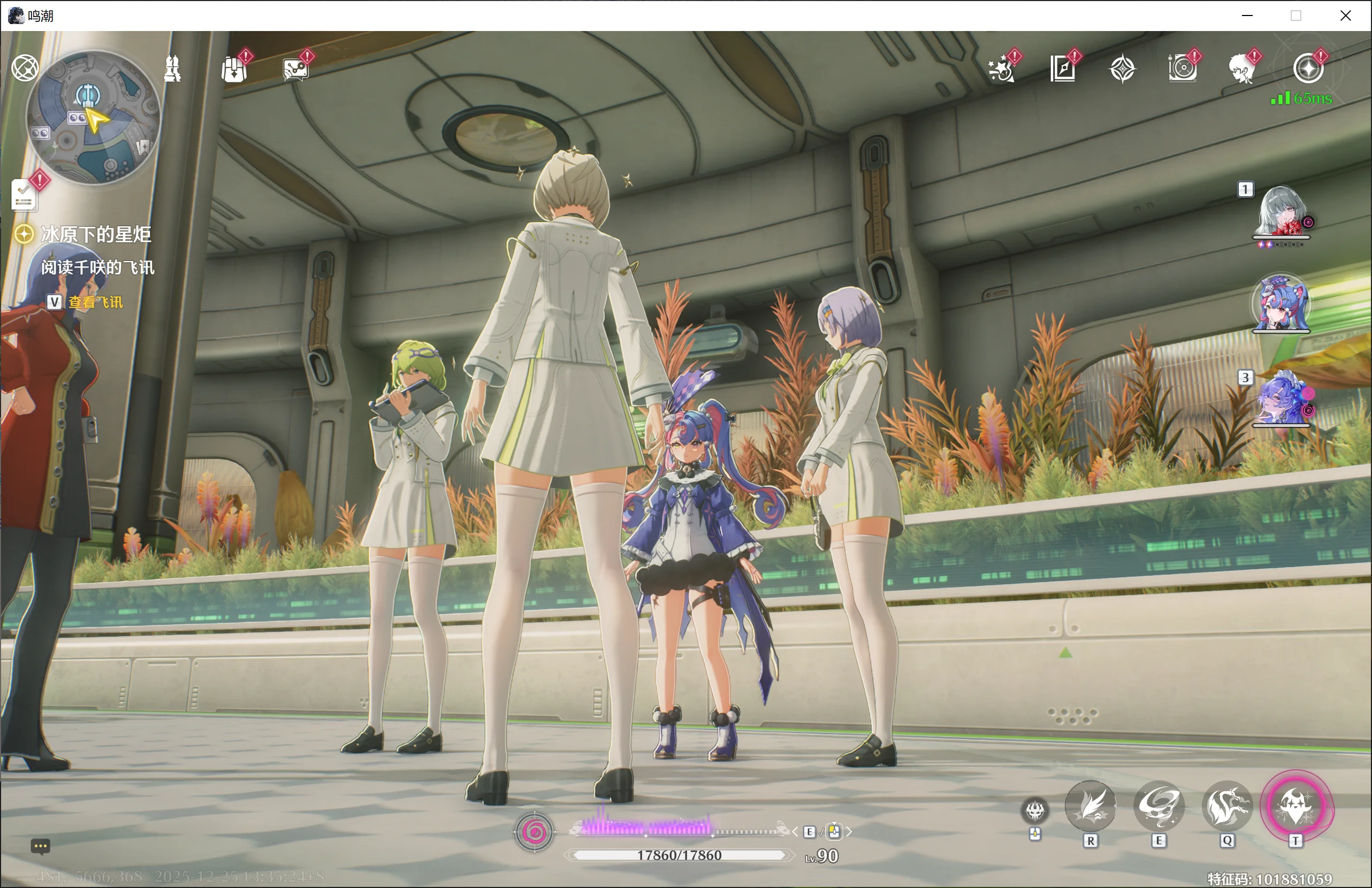Viewport: 1372px width, 888px height.
Task: Open the message mail icon
Action: point(296,70)
